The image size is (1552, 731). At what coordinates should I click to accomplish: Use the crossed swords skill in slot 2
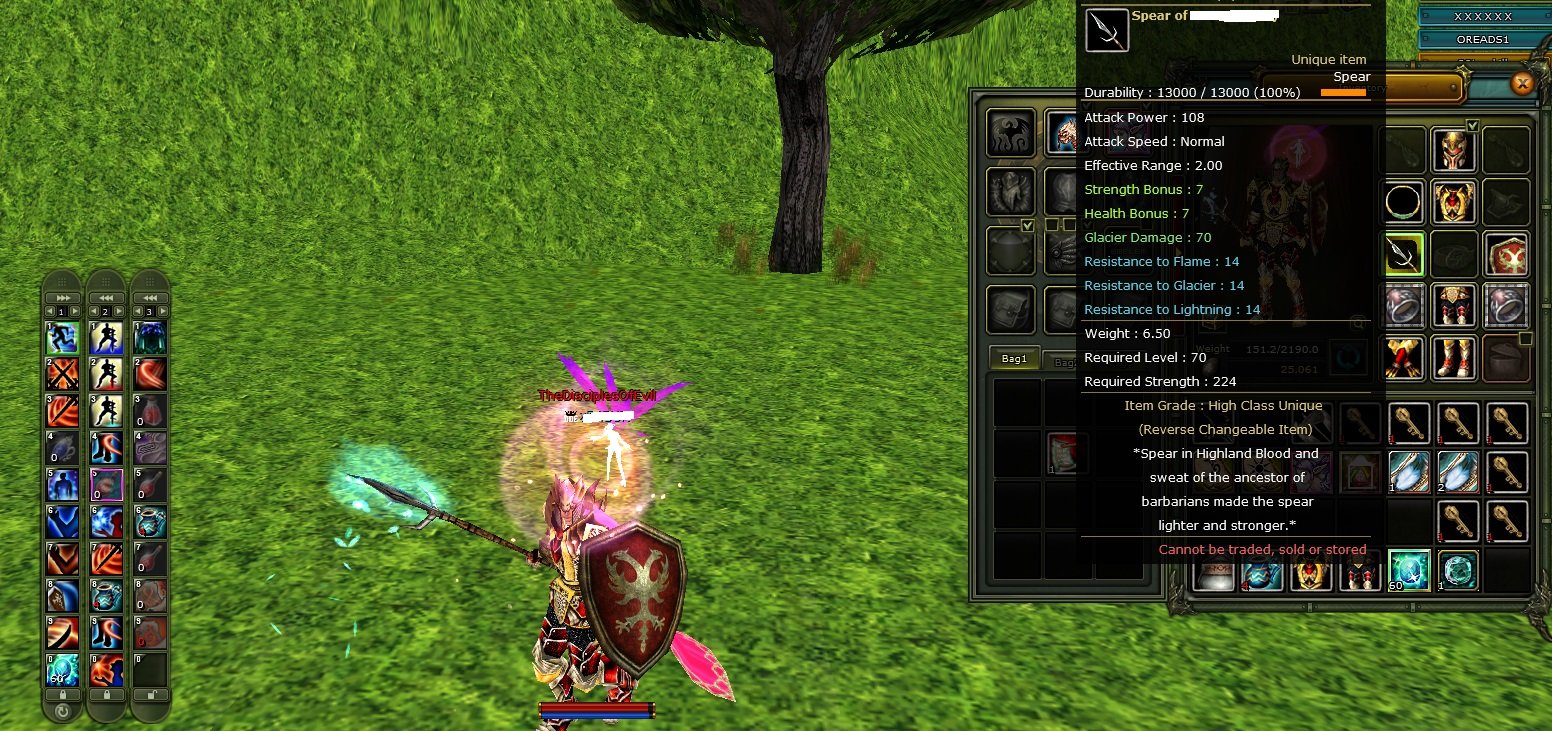pyautogui.click(x=62, y=374)
